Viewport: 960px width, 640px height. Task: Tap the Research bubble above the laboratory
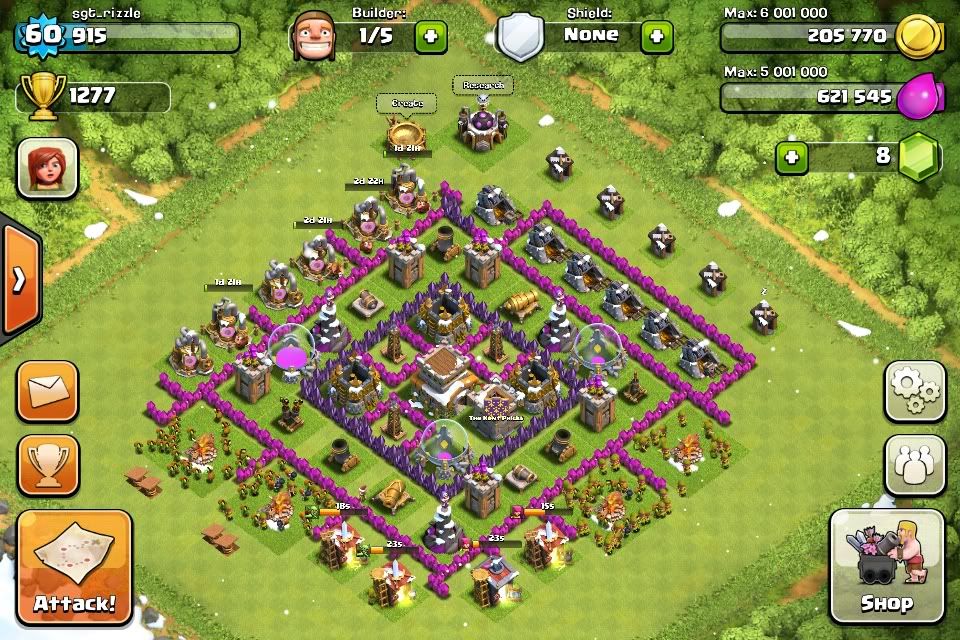click(x=483, y=86)
